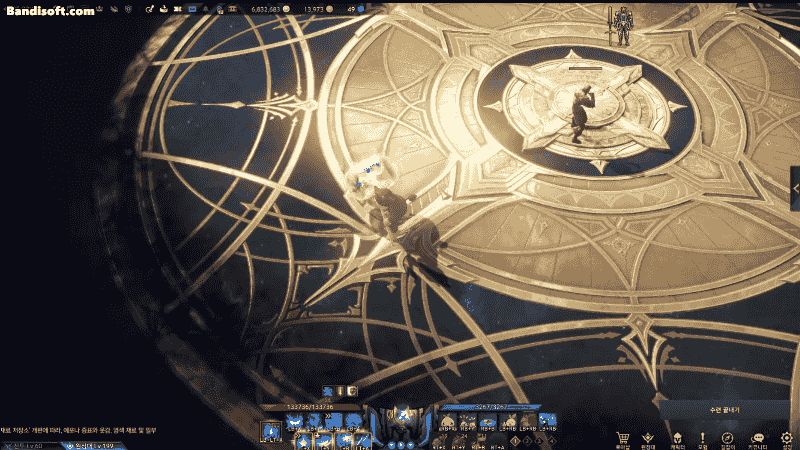Open the character menu with the helmet icon

tap(676, 438)
